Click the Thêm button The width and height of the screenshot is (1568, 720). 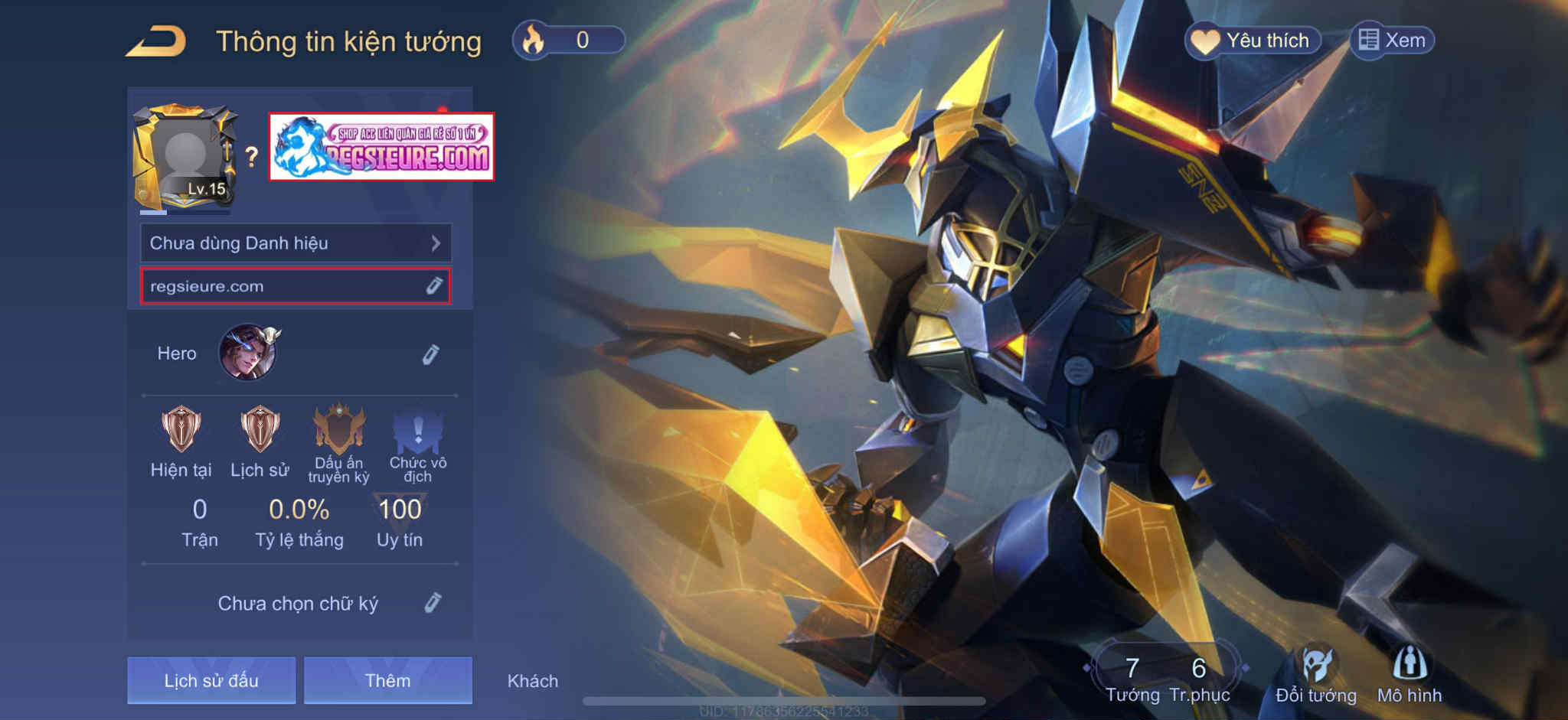(x=387, y=680)
